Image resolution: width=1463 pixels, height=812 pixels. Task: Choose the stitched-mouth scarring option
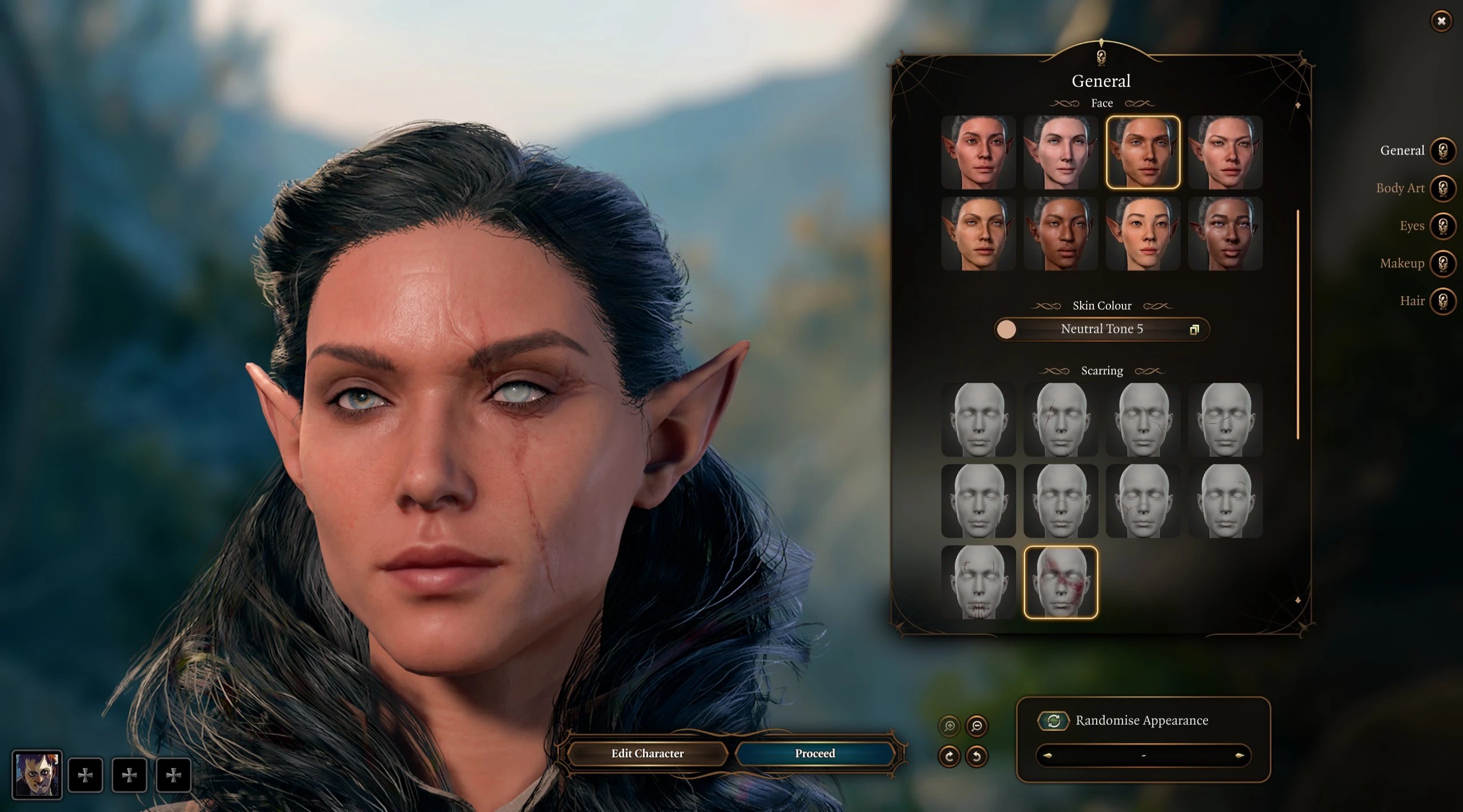(x=978, y=582)
